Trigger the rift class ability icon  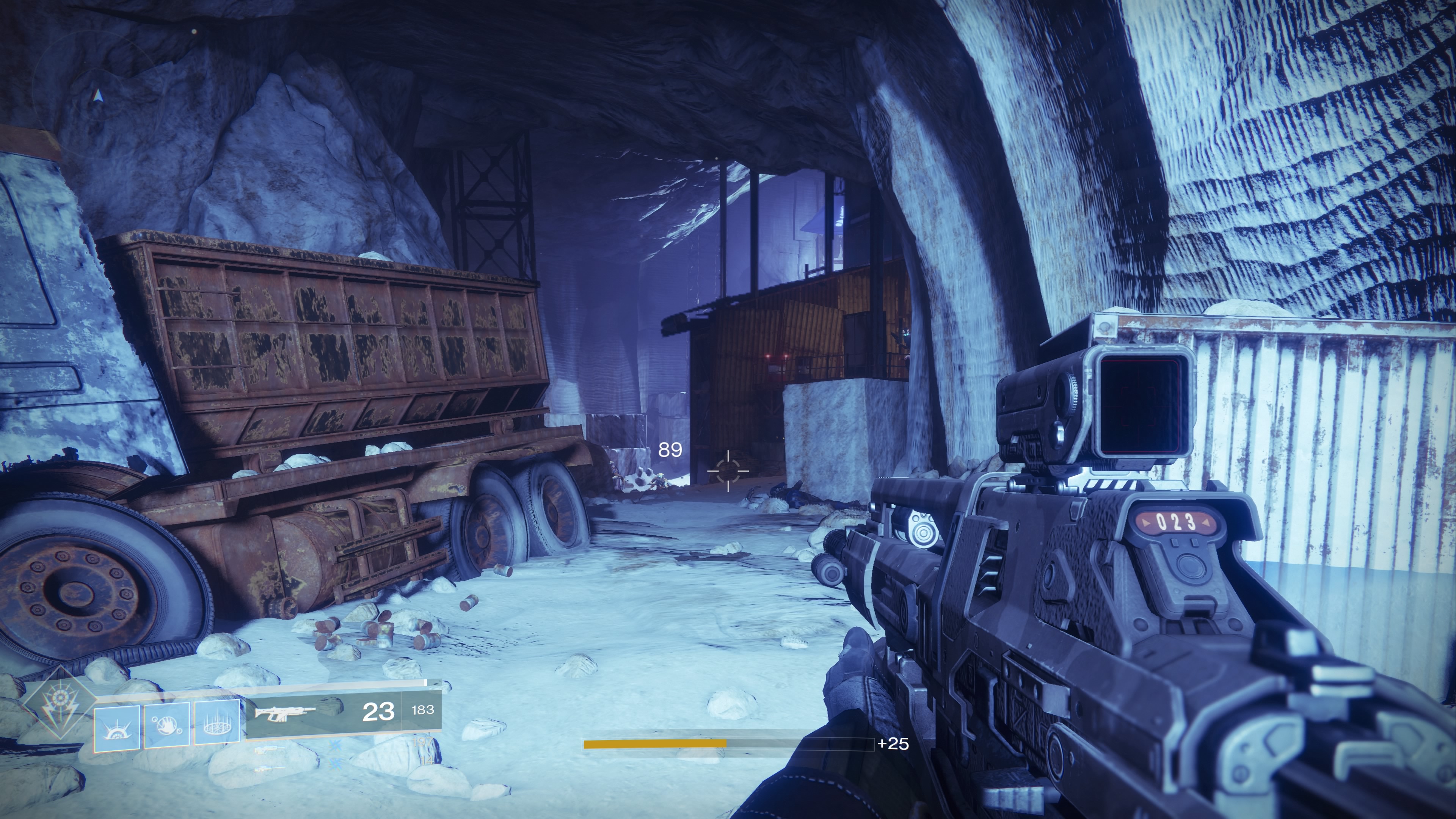click(x=217, y=723)
